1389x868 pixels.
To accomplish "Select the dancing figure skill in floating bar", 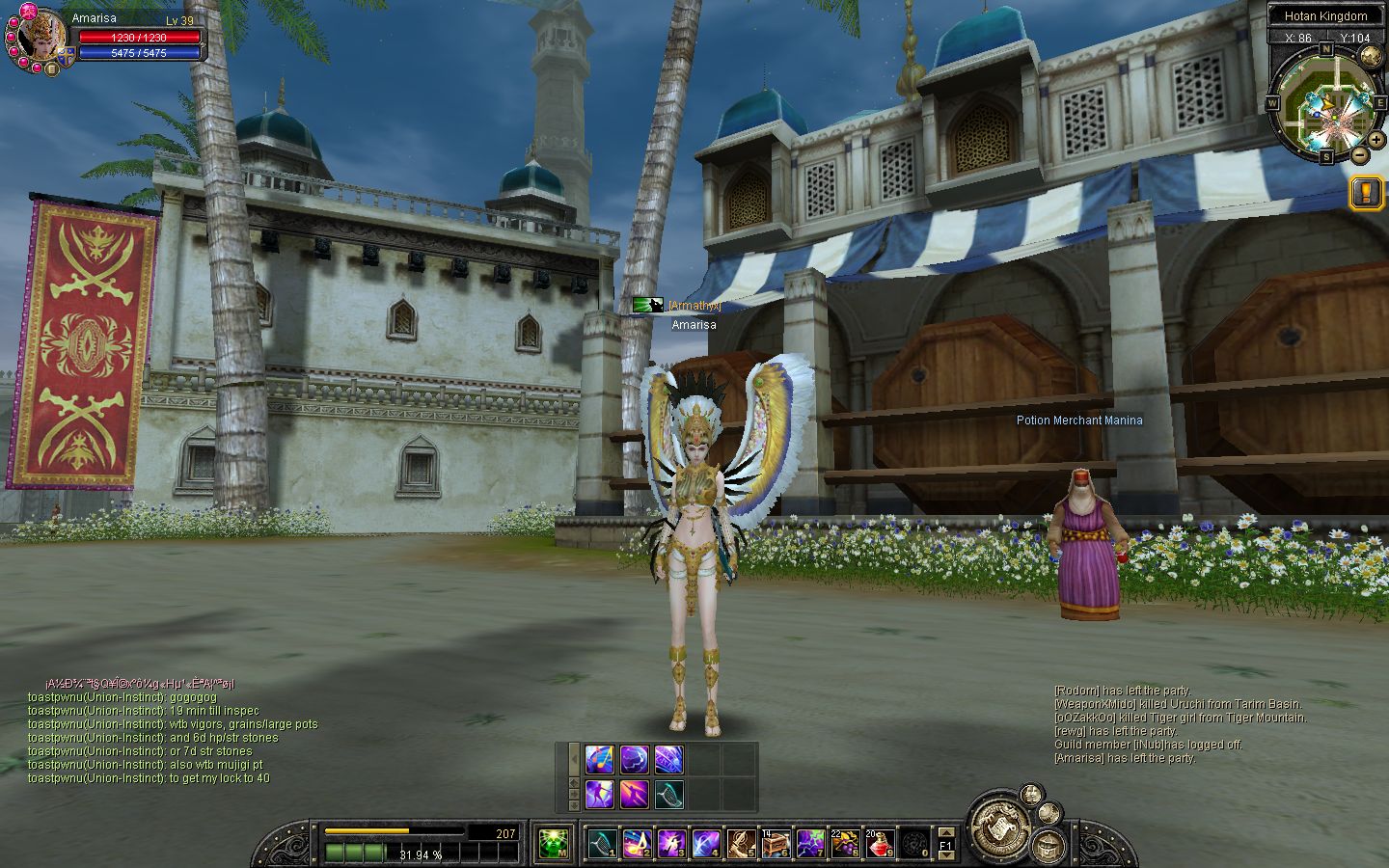I will [599, 795].
